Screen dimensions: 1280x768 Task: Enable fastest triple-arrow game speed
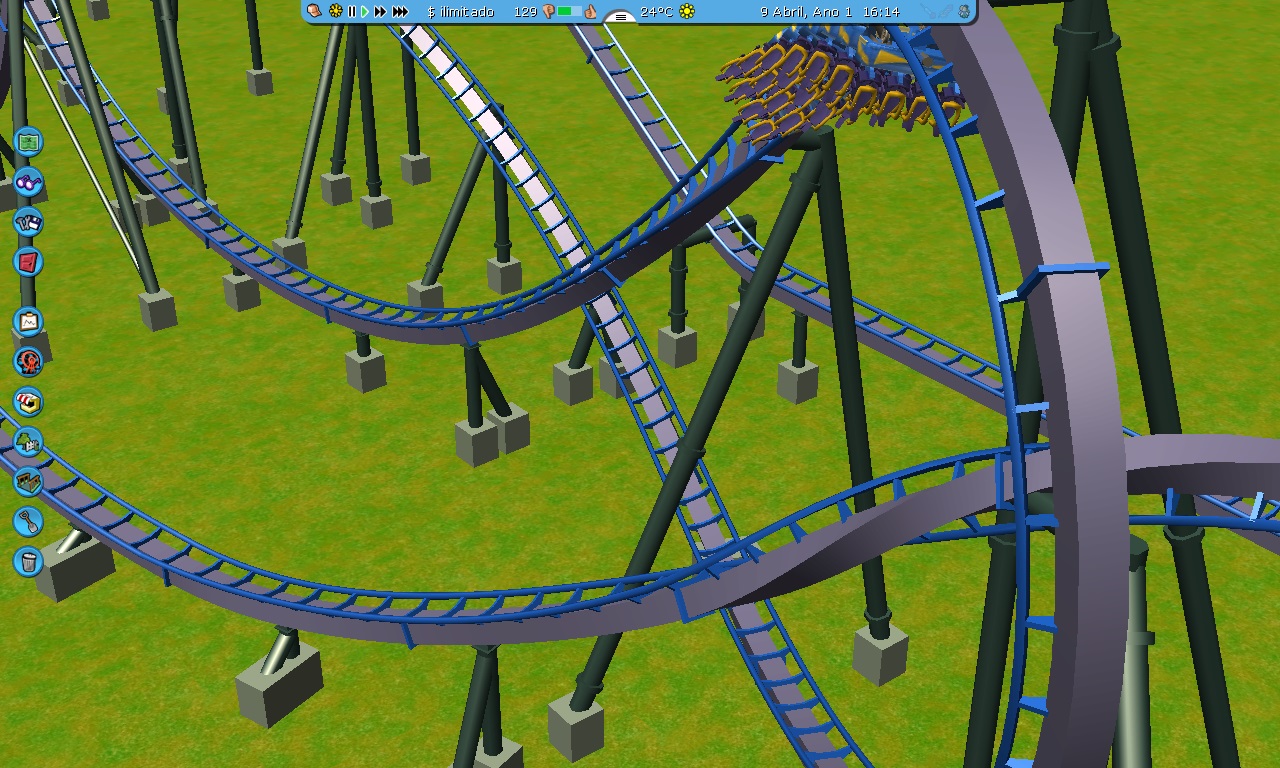click(399, 12)
